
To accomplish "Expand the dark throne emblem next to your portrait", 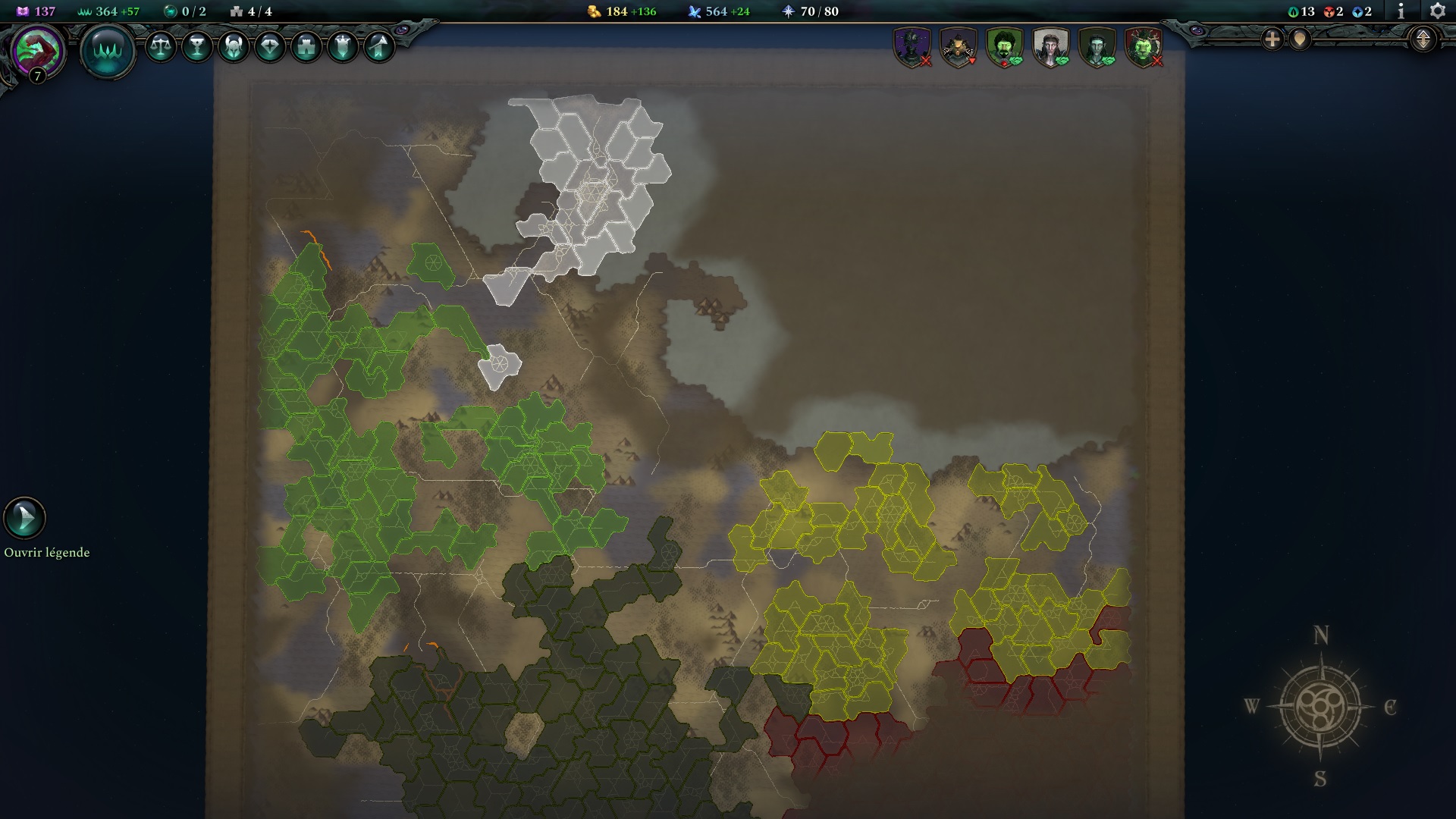I will [x=110, y=50].
